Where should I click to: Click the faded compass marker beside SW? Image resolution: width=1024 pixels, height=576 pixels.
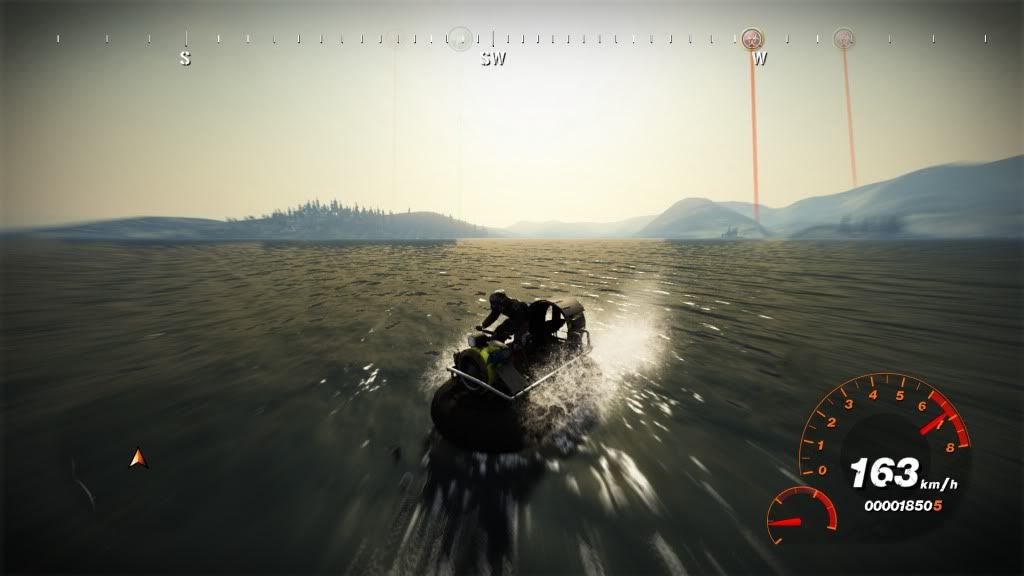click(460, 38)
